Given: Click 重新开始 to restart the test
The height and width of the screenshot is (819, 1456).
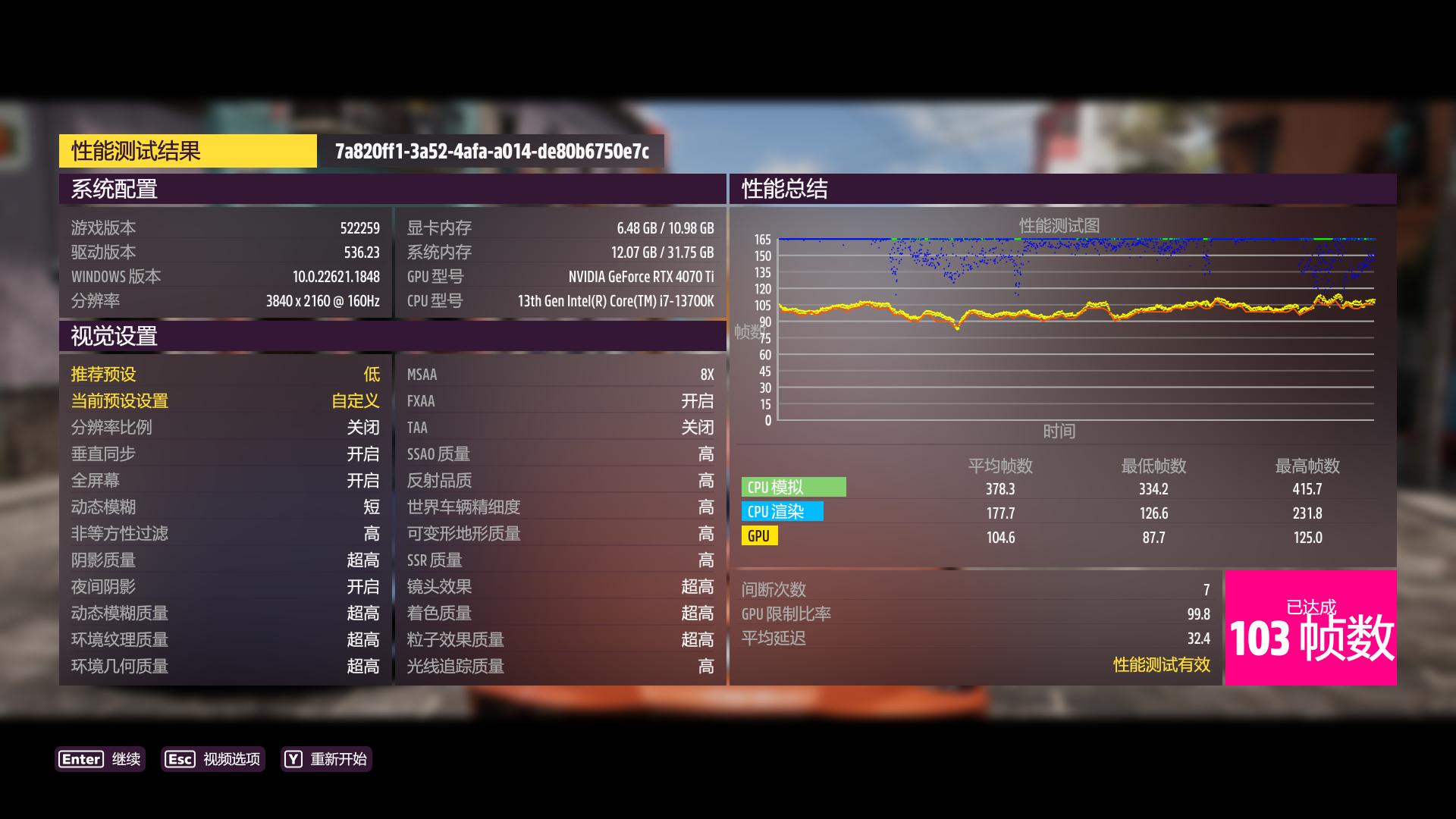Looking at the screenshot, I should [x=338, y=759].
